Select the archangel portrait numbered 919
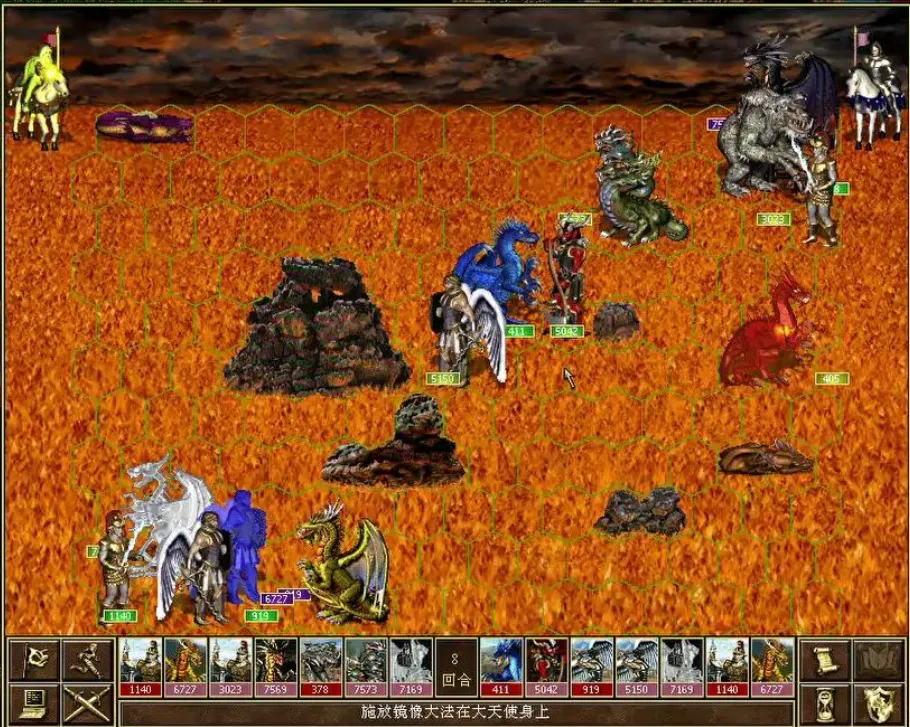Viewport: 910px width, 727px height. tap(591, 664)
